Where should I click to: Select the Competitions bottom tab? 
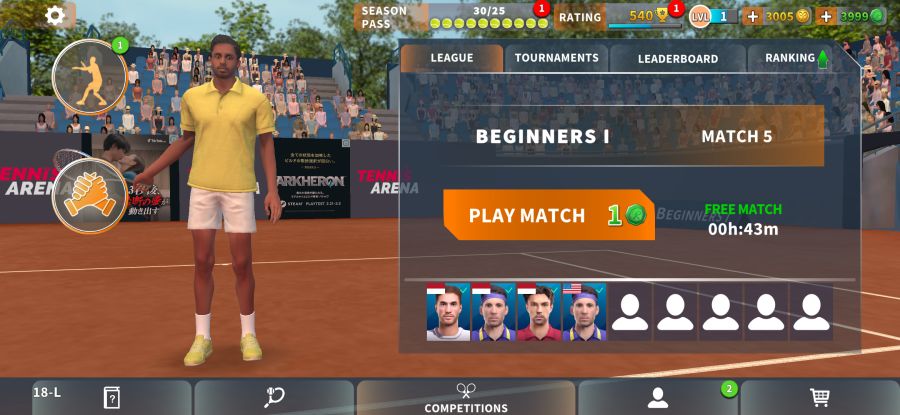pyautogui.click(x=466, y=397)
